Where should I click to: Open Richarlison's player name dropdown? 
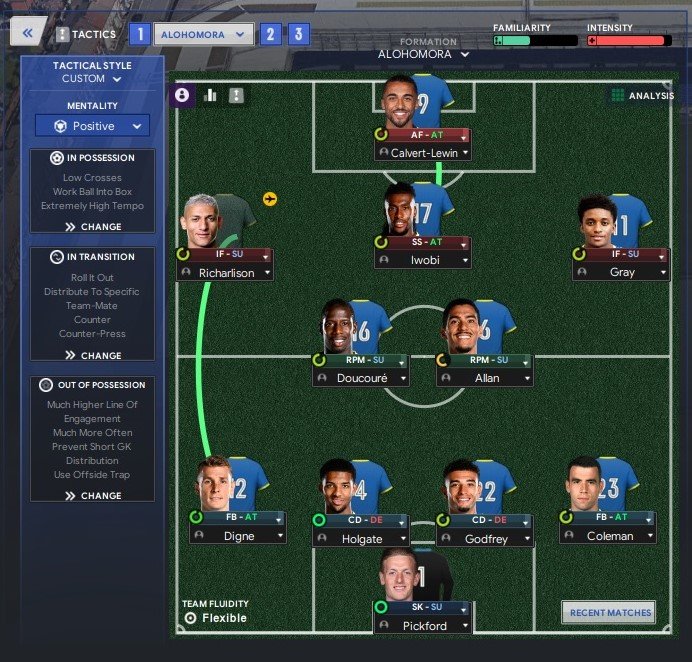[x=224, y=272]
